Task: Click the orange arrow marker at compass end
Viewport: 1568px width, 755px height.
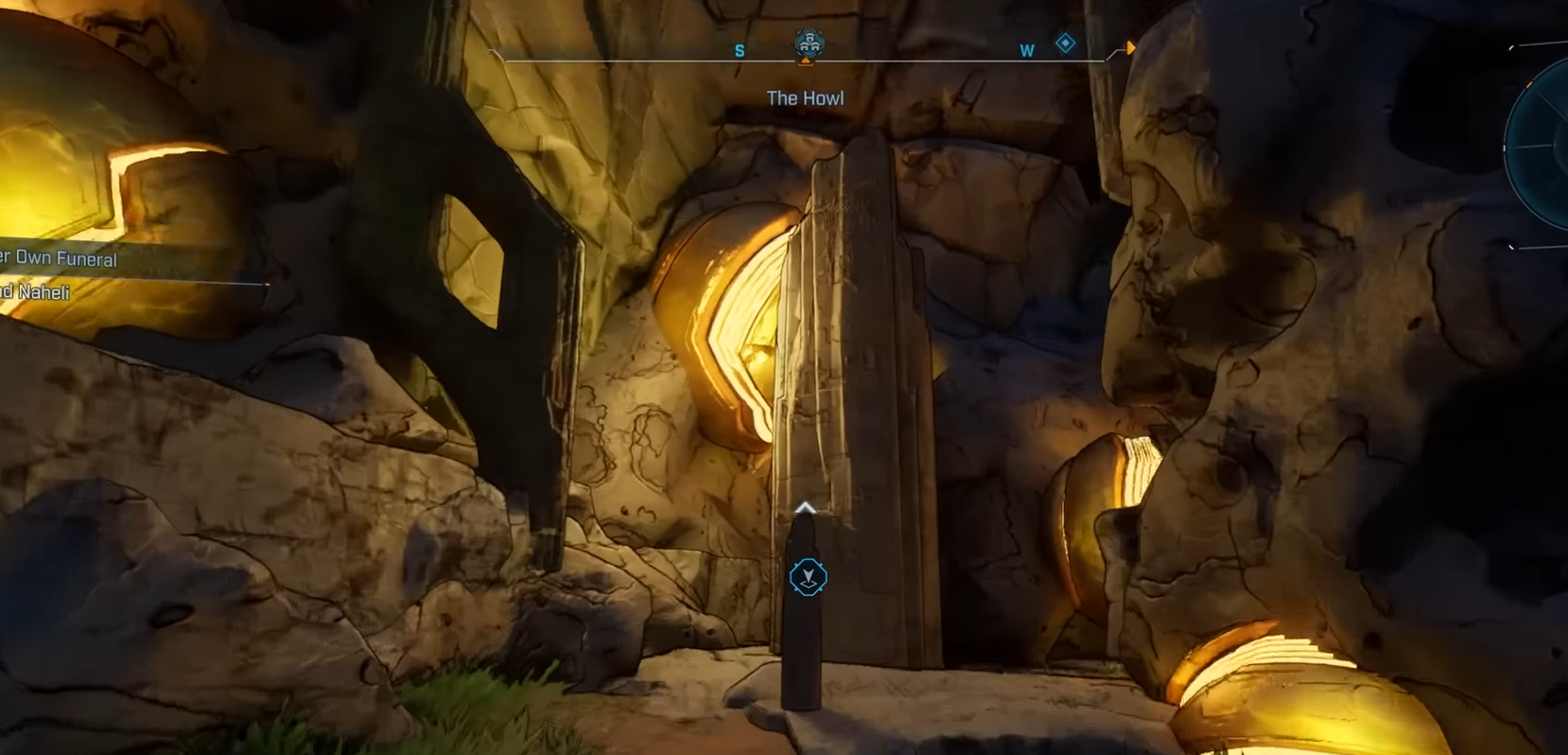Action: (x=1130, y=48)
